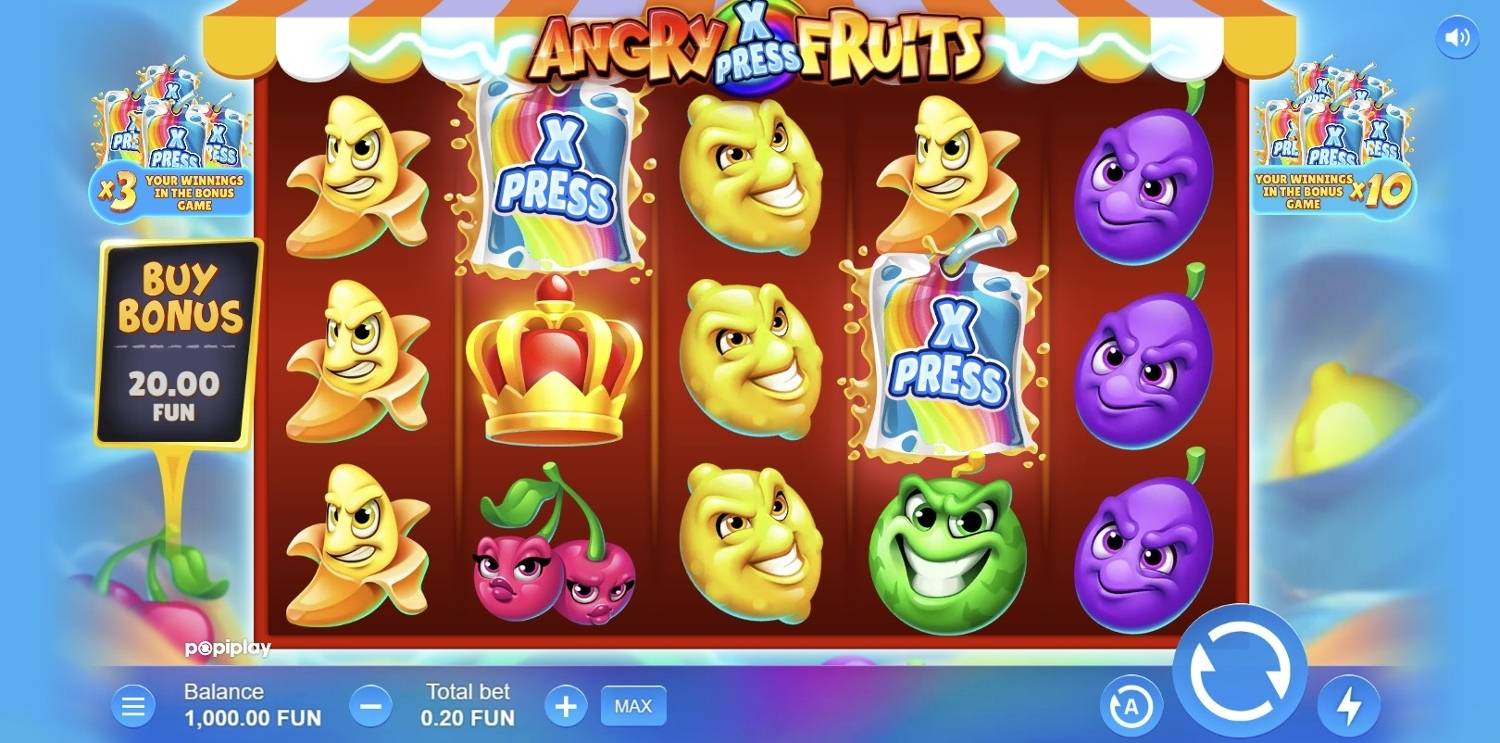Viewport: 1500px width, 743px height.
Task: Increase the total bet
Action: 566,706
